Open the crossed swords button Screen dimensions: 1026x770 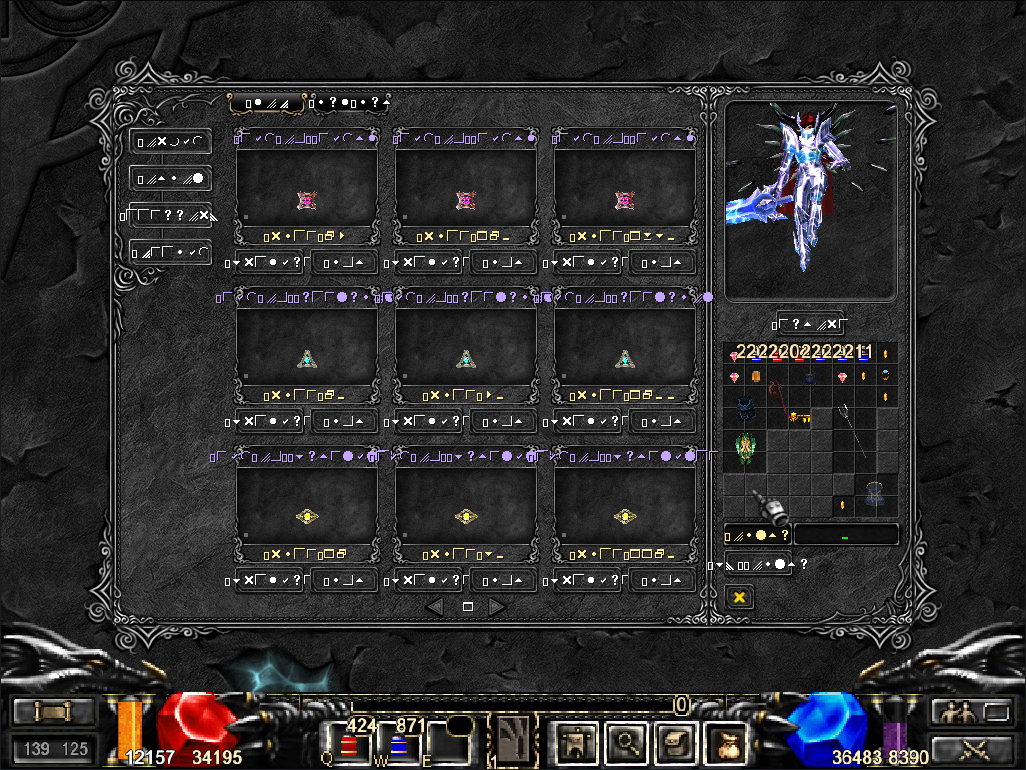974,747
